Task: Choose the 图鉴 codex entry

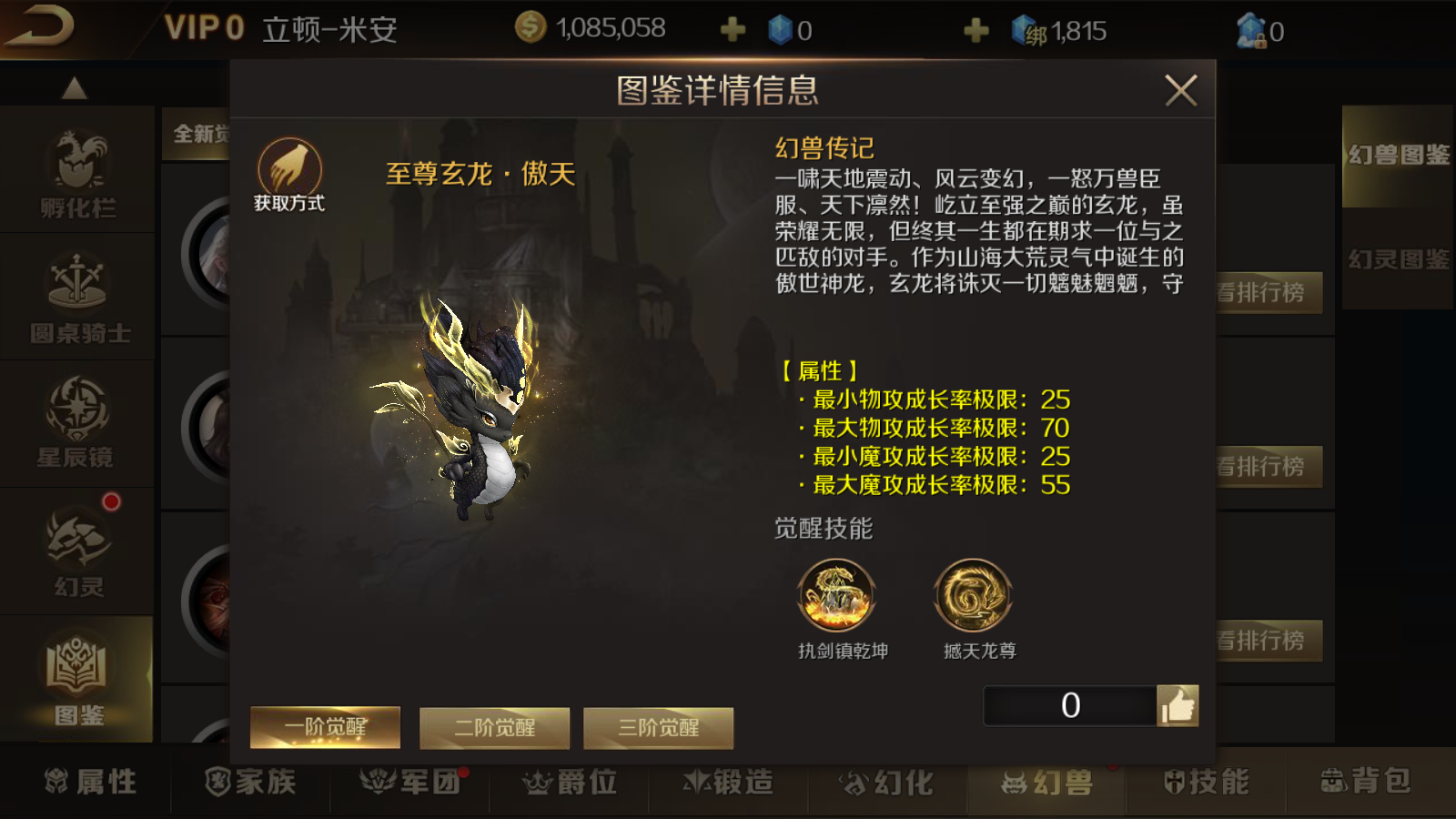Action: click(77, 679)
